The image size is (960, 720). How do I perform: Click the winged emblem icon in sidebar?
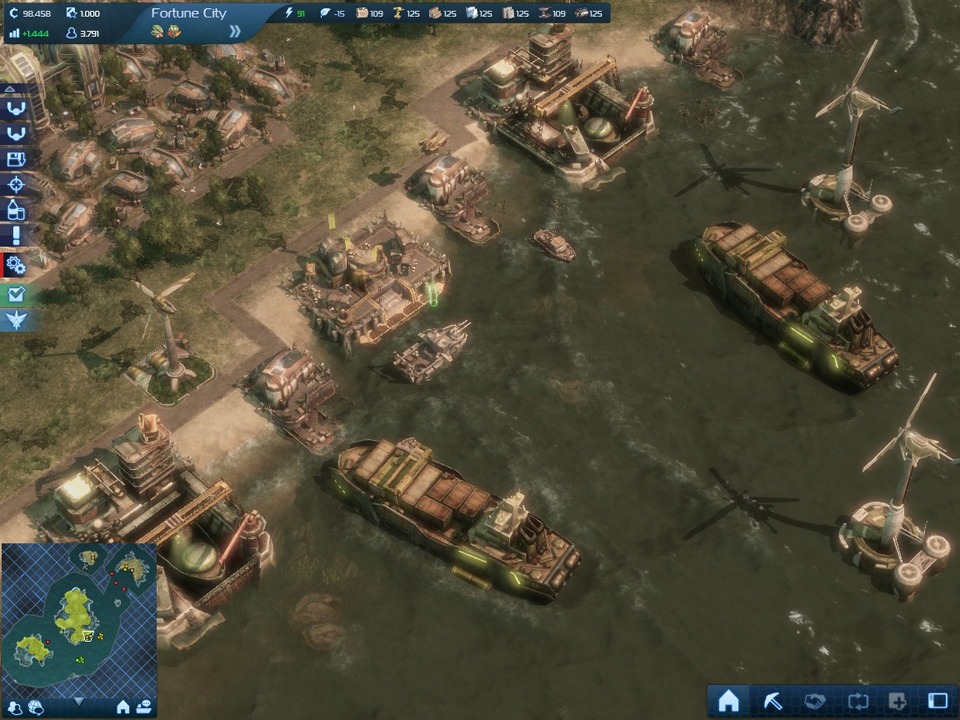pos(16,320)
